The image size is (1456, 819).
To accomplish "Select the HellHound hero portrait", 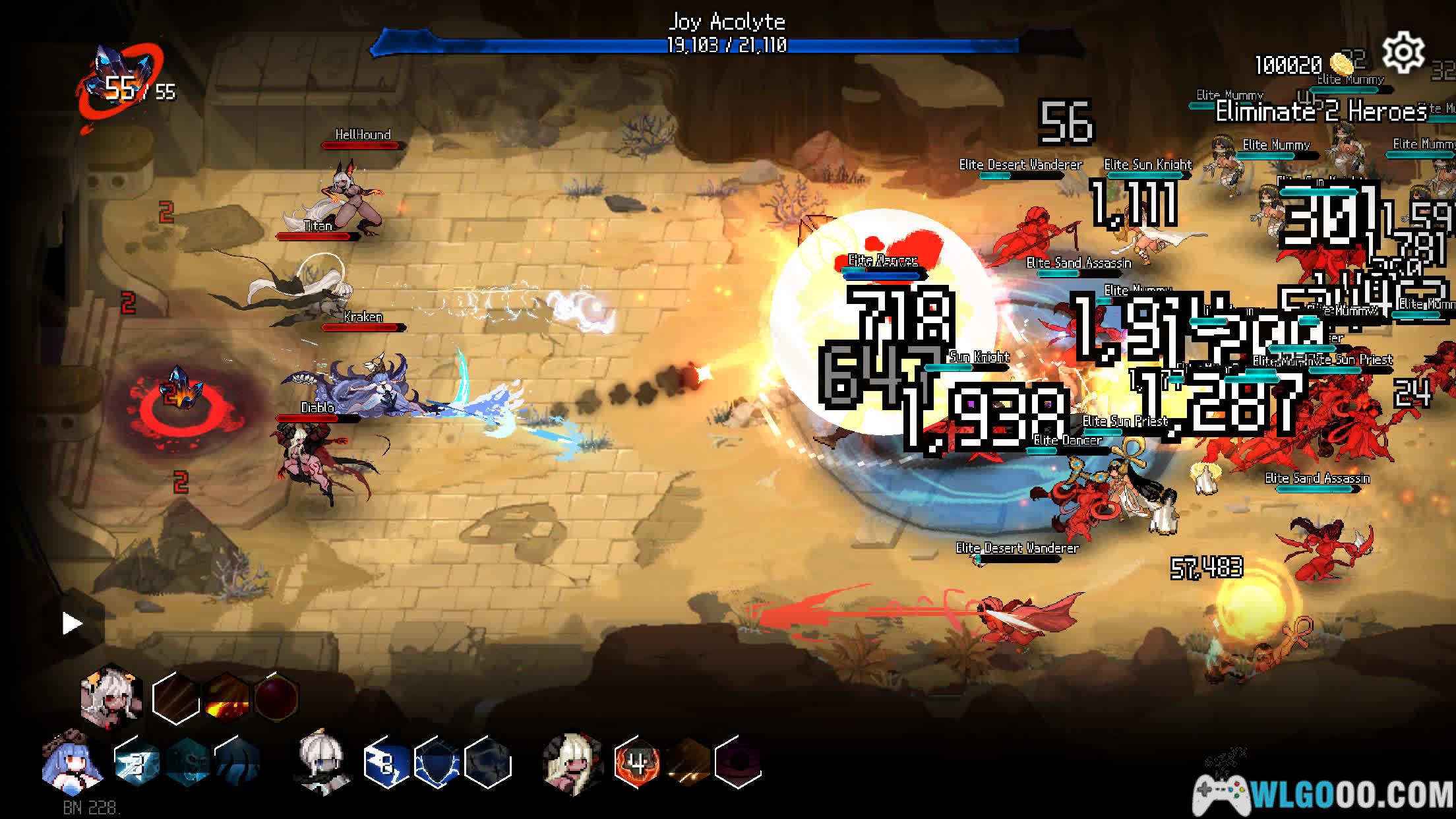I will pyautogui.click(x=111, y=696).
